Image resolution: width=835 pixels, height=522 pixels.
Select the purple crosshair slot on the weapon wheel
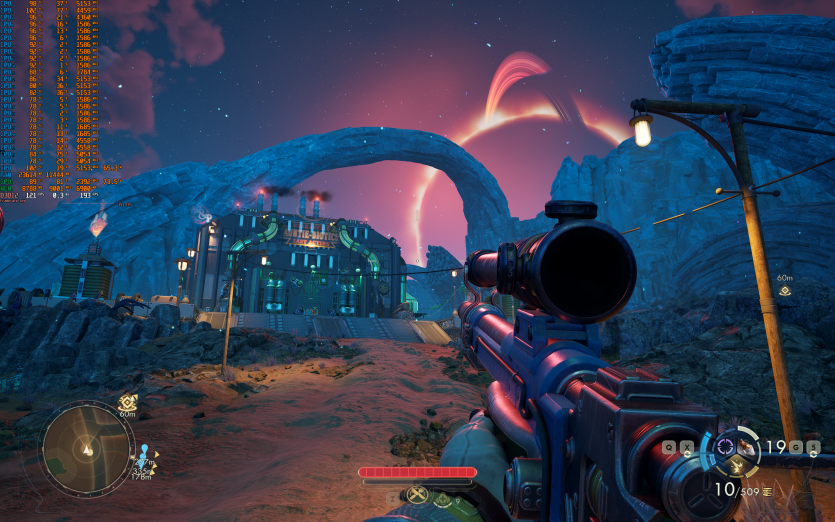[725, 446]
